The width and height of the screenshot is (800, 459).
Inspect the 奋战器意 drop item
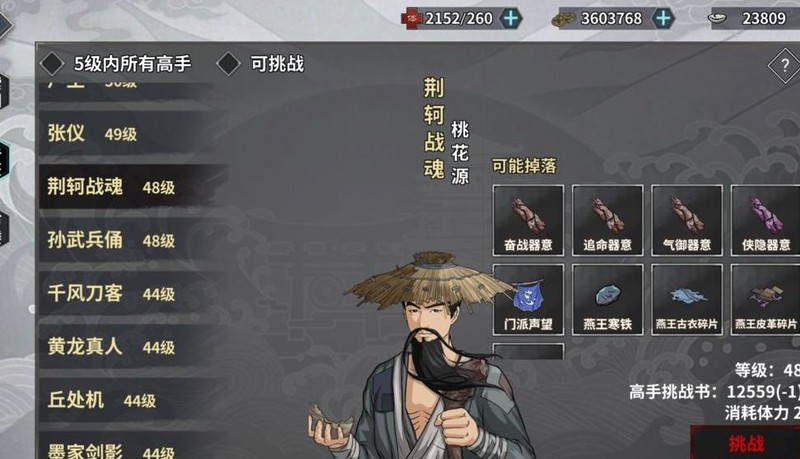click(528, 219)
